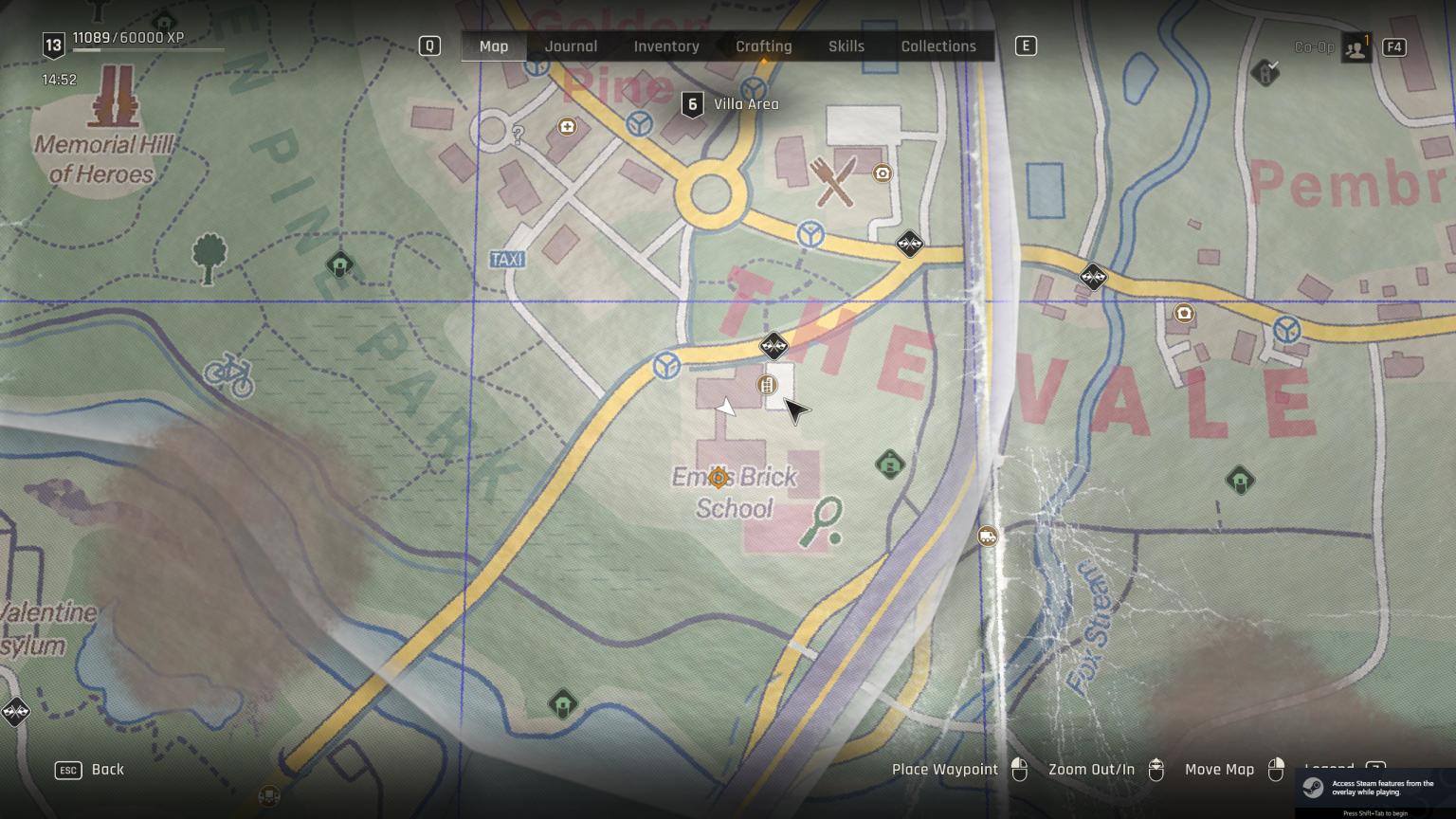Click the camera landmark icon beside the restaurant
This screenshot has height=819, width=1456.
click(882, 174)
